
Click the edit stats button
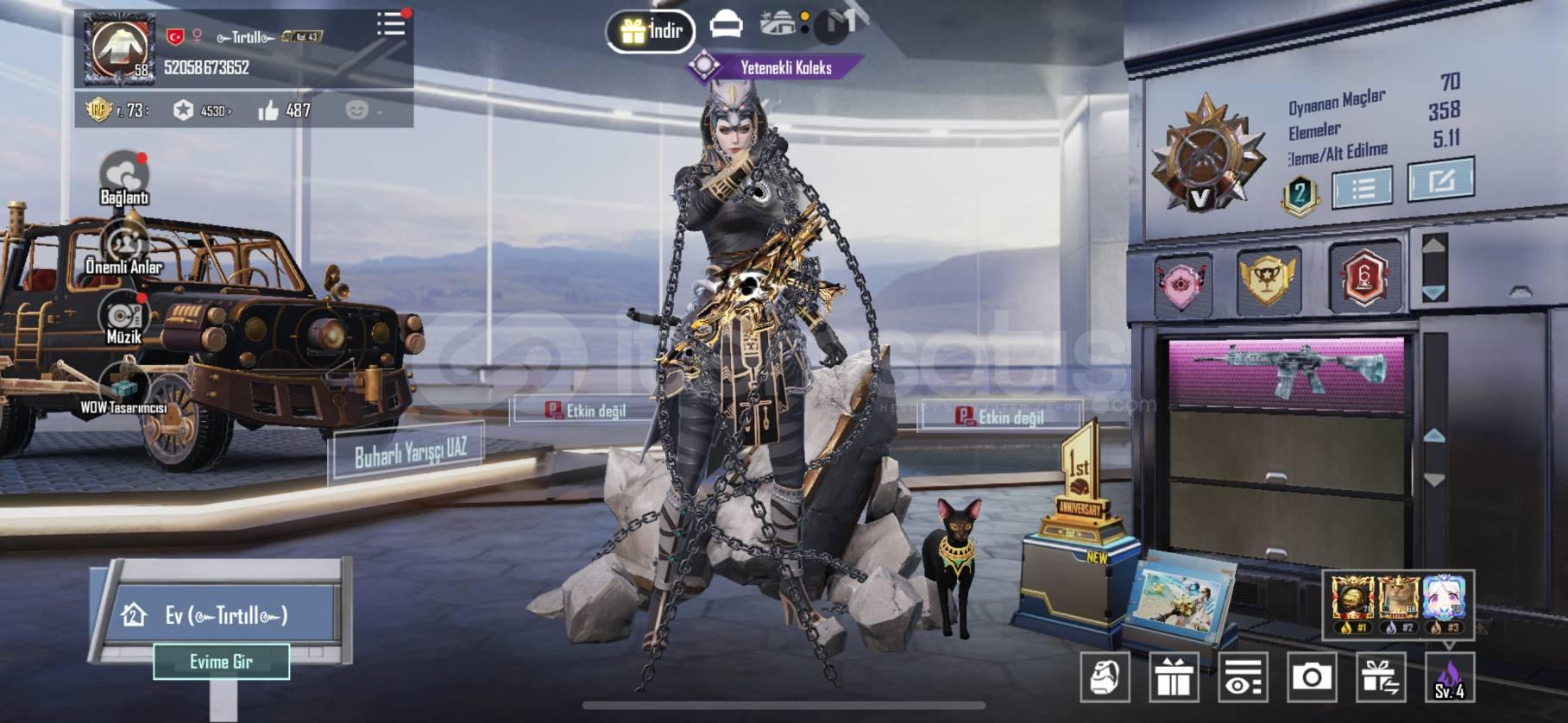pyautogui.click(x=1440, y=180)
